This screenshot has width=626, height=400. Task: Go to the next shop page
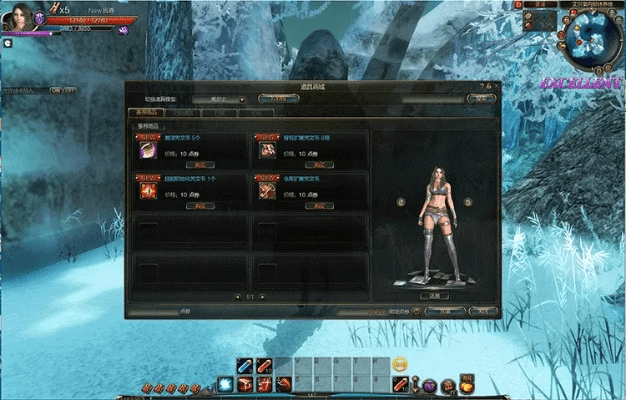coord(264,296)
